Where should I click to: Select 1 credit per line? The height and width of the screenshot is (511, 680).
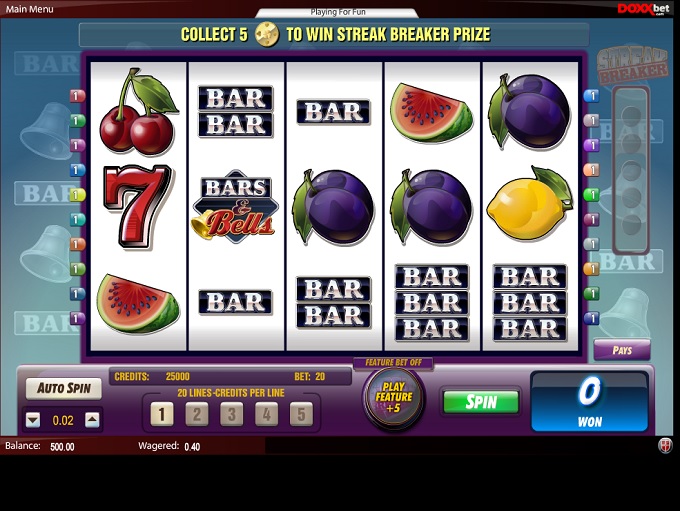click(x=162, y=414)
